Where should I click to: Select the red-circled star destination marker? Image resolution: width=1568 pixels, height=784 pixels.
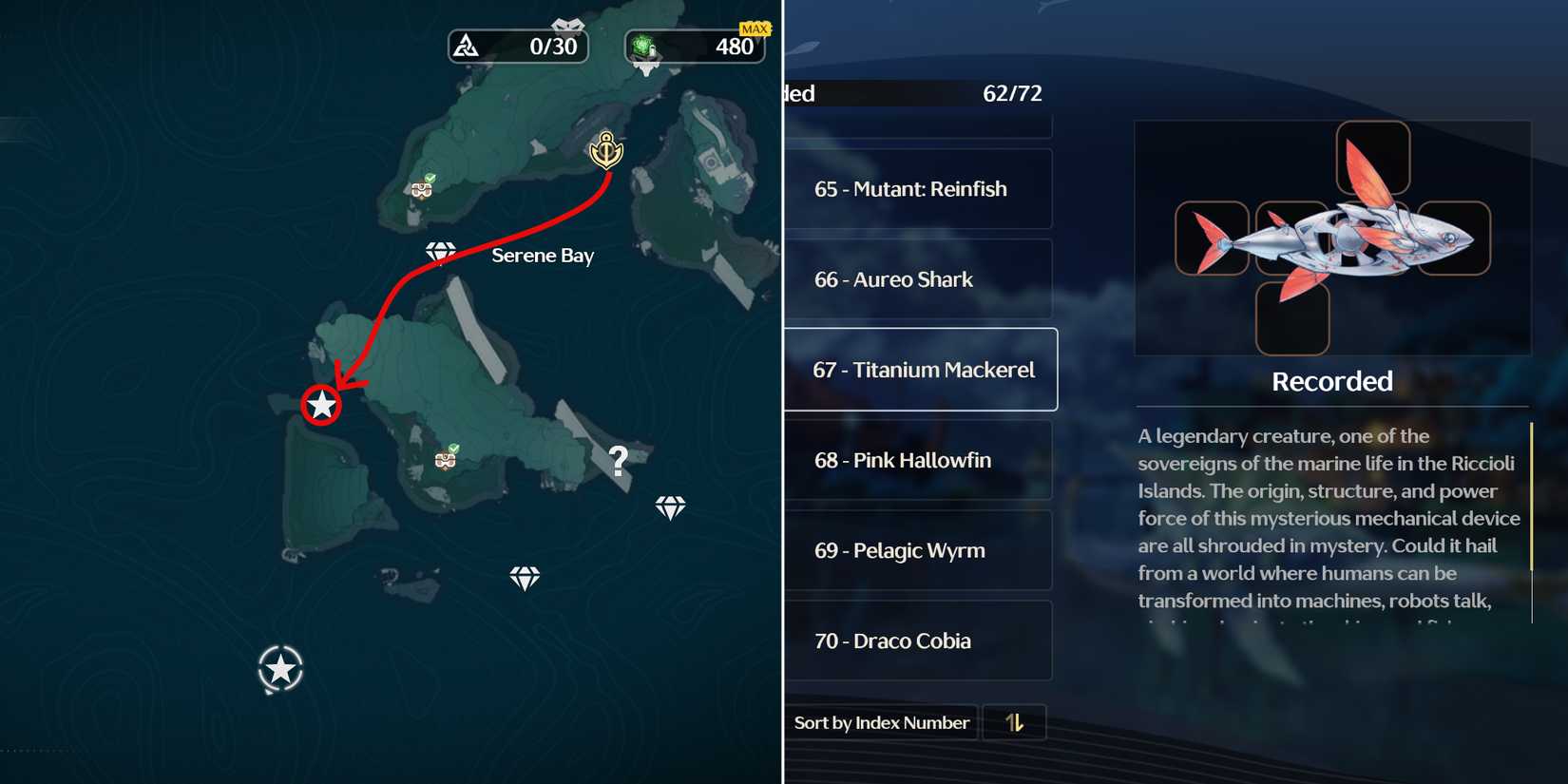tap(321, 405)
